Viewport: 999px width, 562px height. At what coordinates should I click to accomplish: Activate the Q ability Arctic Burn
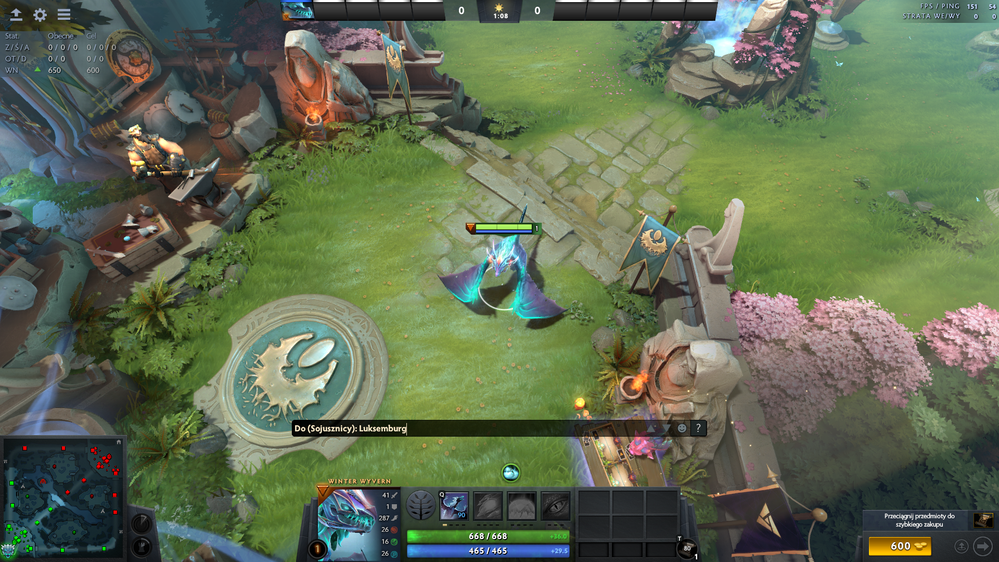454,506
